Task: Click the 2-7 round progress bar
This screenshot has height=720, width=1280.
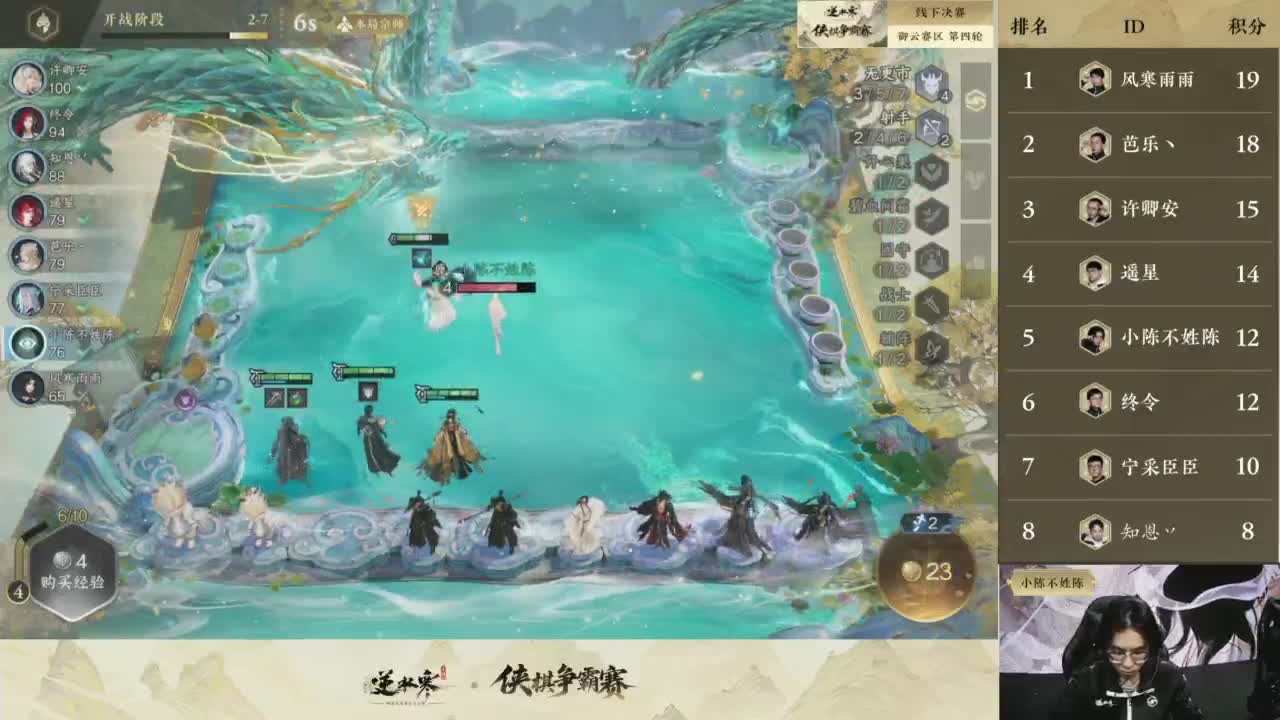Action: [185, 36]
